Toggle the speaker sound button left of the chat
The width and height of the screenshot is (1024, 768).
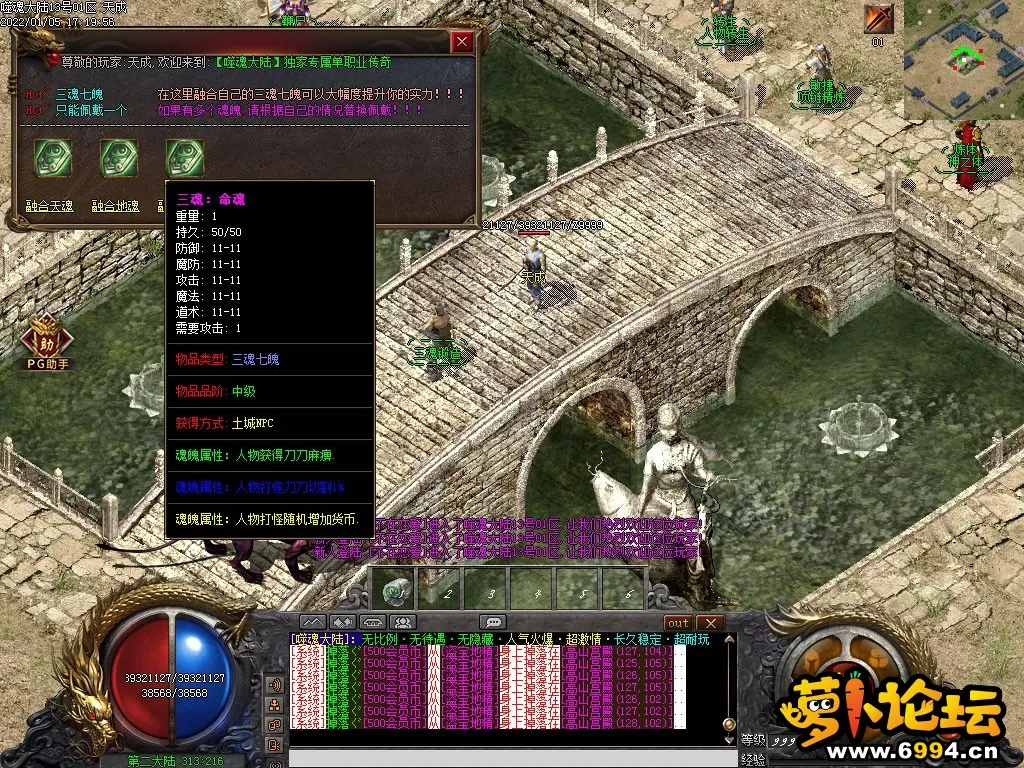274,685
